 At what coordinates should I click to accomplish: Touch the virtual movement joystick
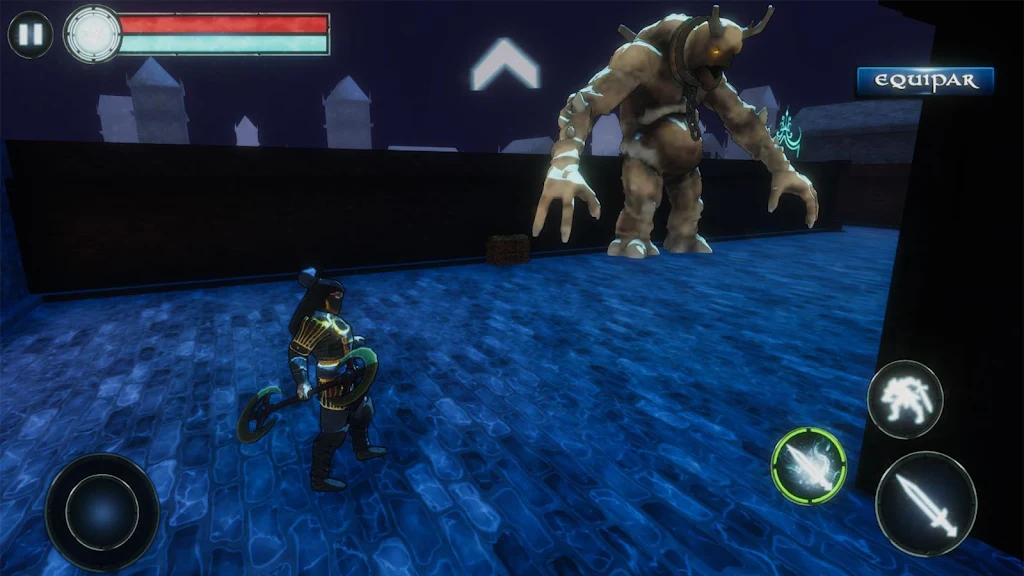click(x=102, y=511)
